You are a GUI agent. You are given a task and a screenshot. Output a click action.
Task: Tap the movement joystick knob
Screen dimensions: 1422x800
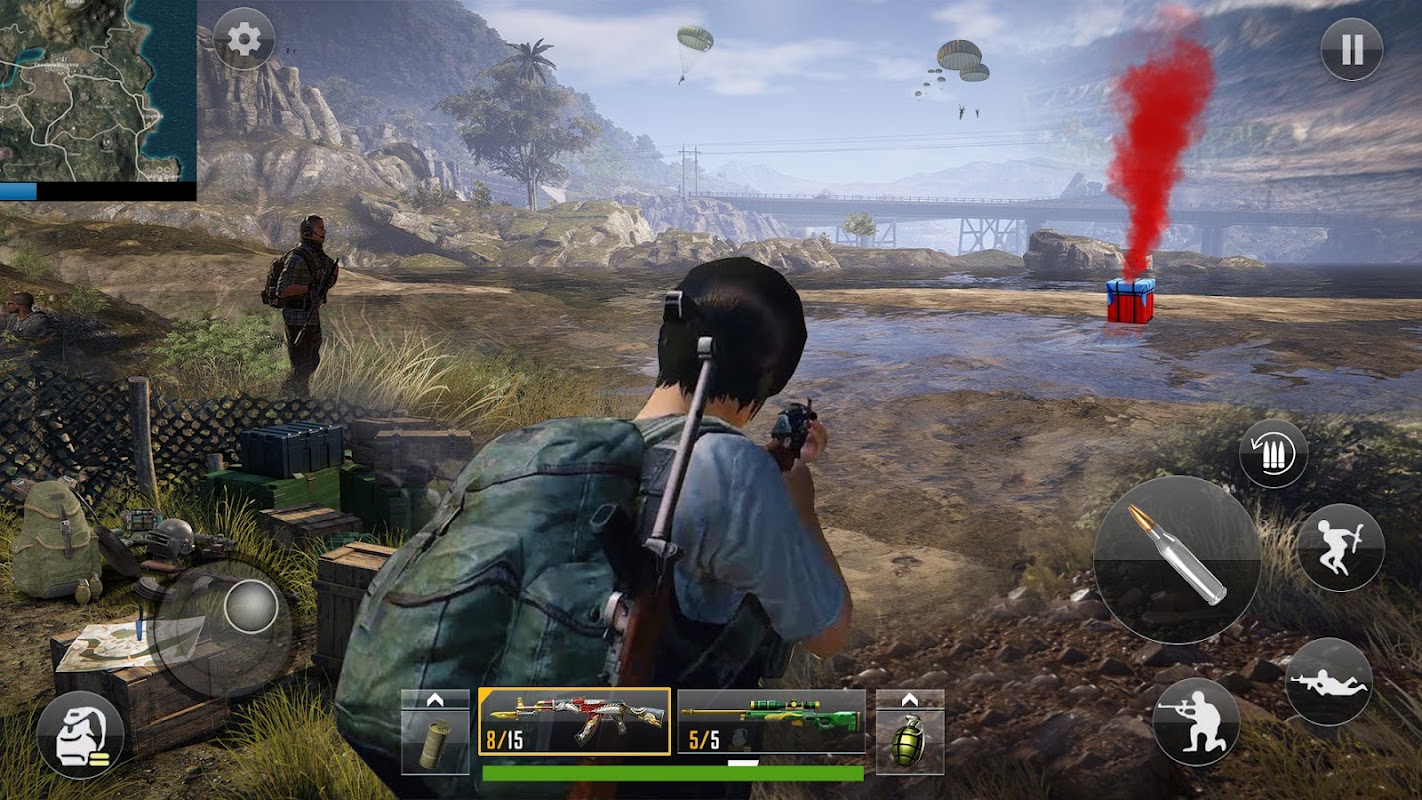(250, 606)
